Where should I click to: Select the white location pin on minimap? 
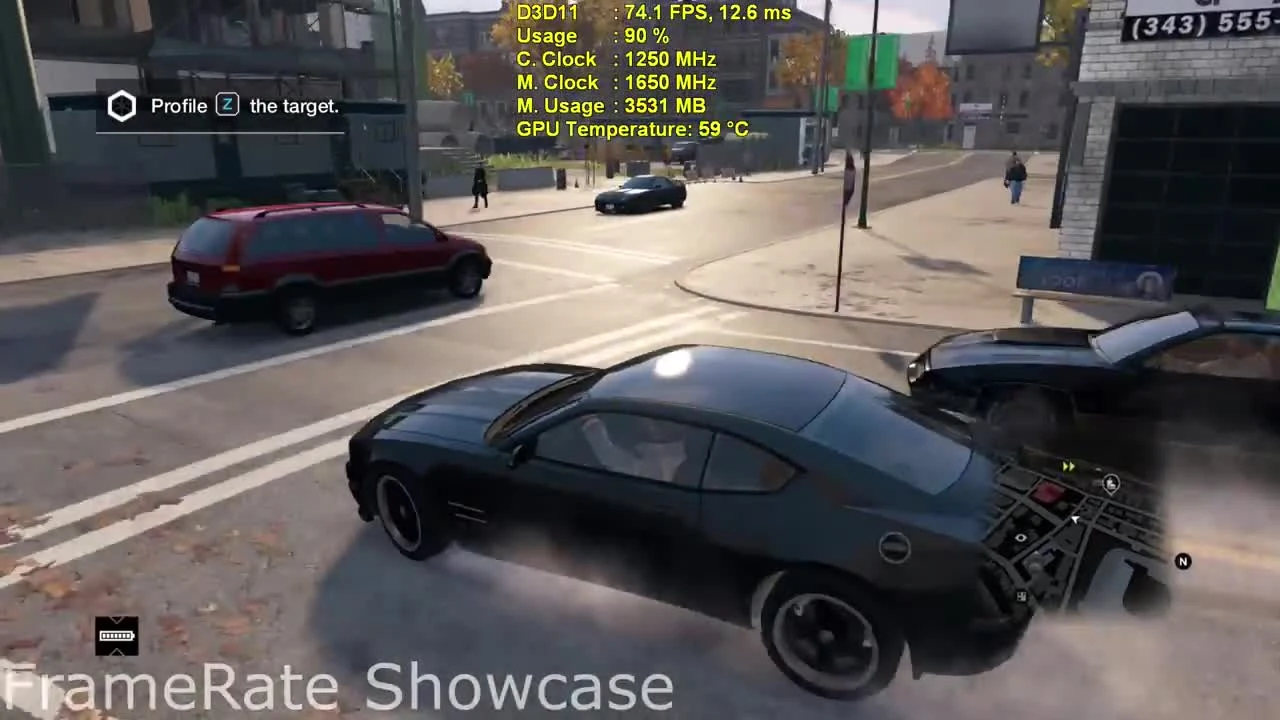(1113, 484)
